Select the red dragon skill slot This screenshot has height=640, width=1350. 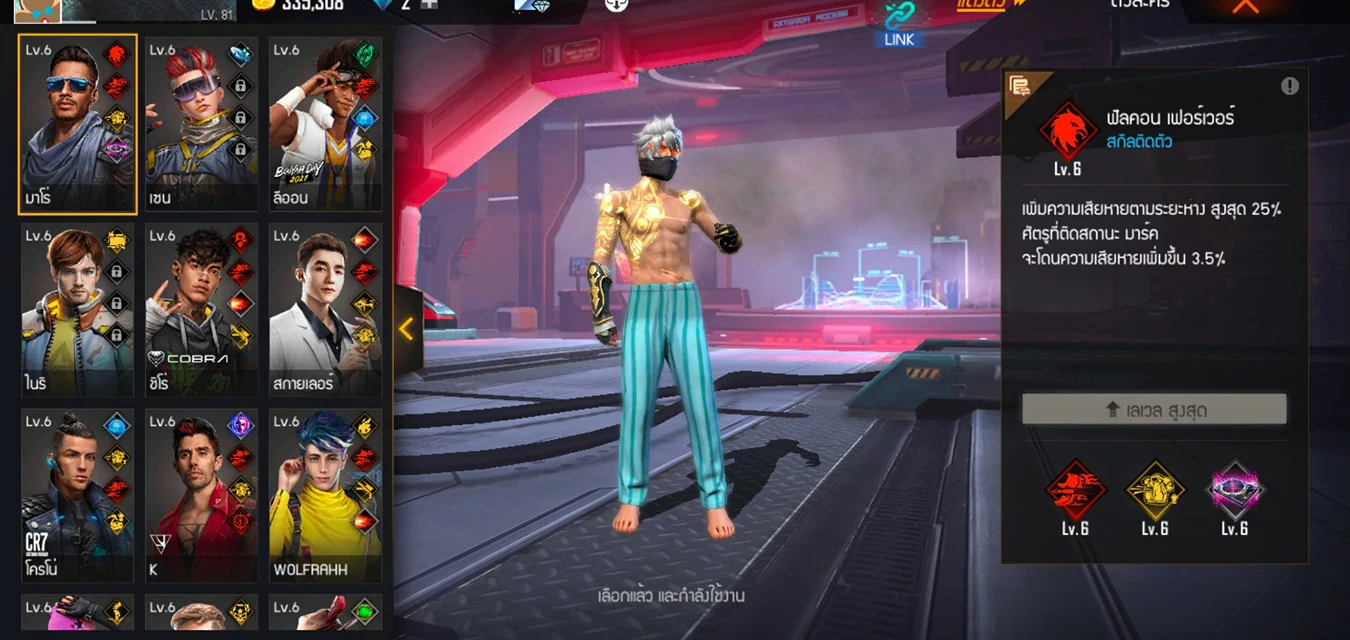click(x=1075, y=490)
